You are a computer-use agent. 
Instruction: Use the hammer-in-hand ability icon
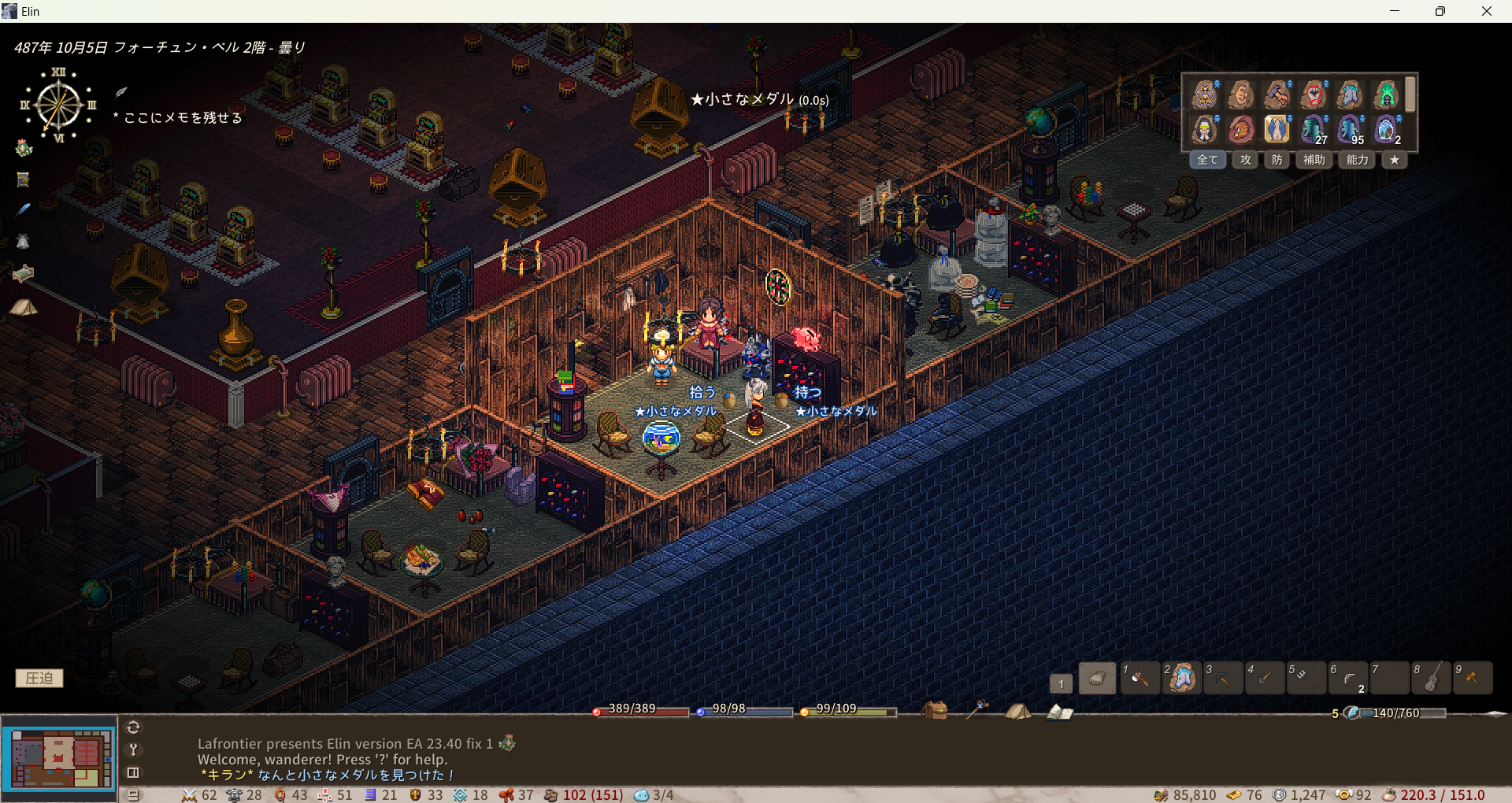click(1277, 95)
